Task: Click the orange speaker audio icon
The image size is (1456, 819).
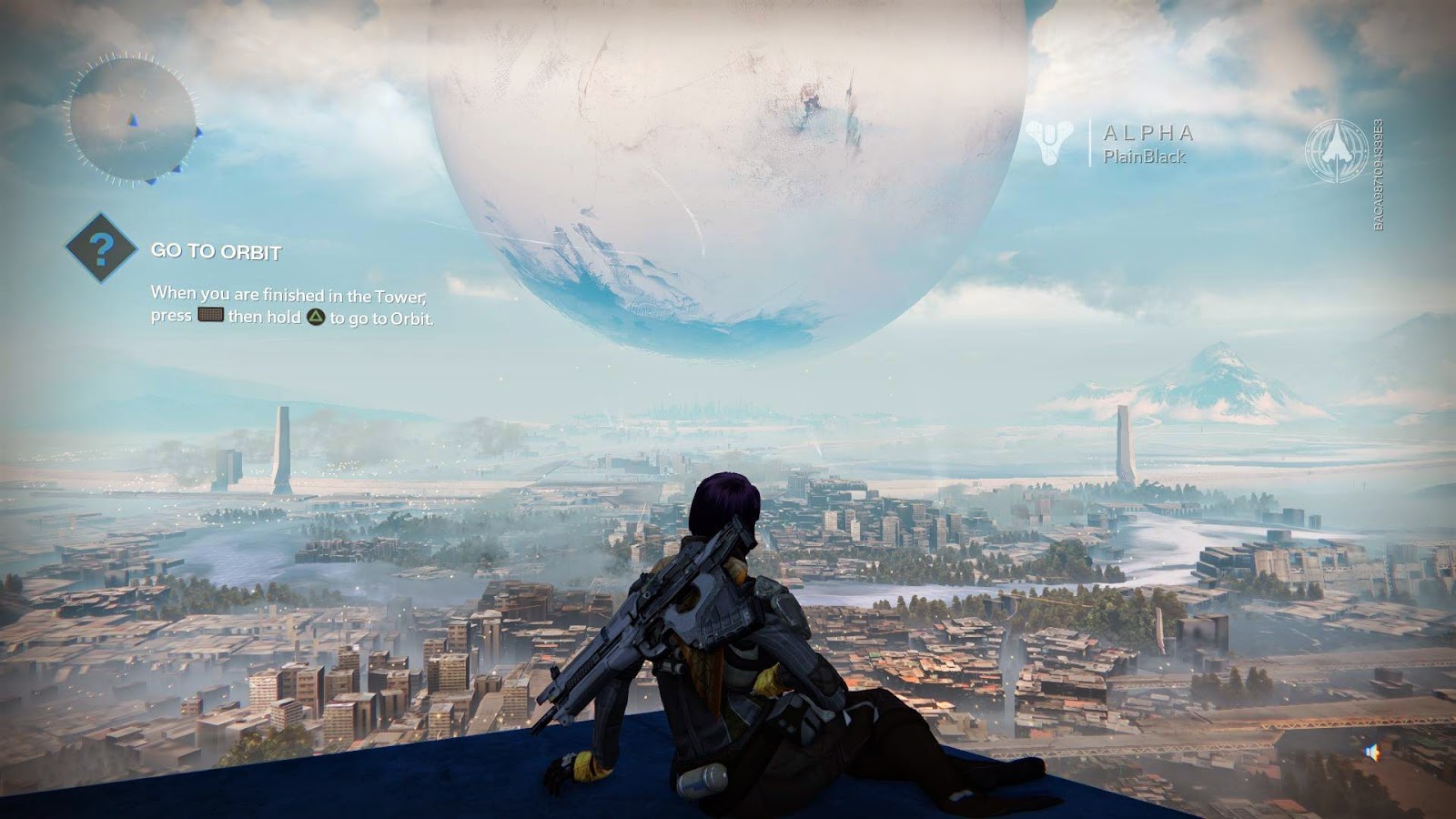Action: pyautogui.click(x=1373, y=753)
